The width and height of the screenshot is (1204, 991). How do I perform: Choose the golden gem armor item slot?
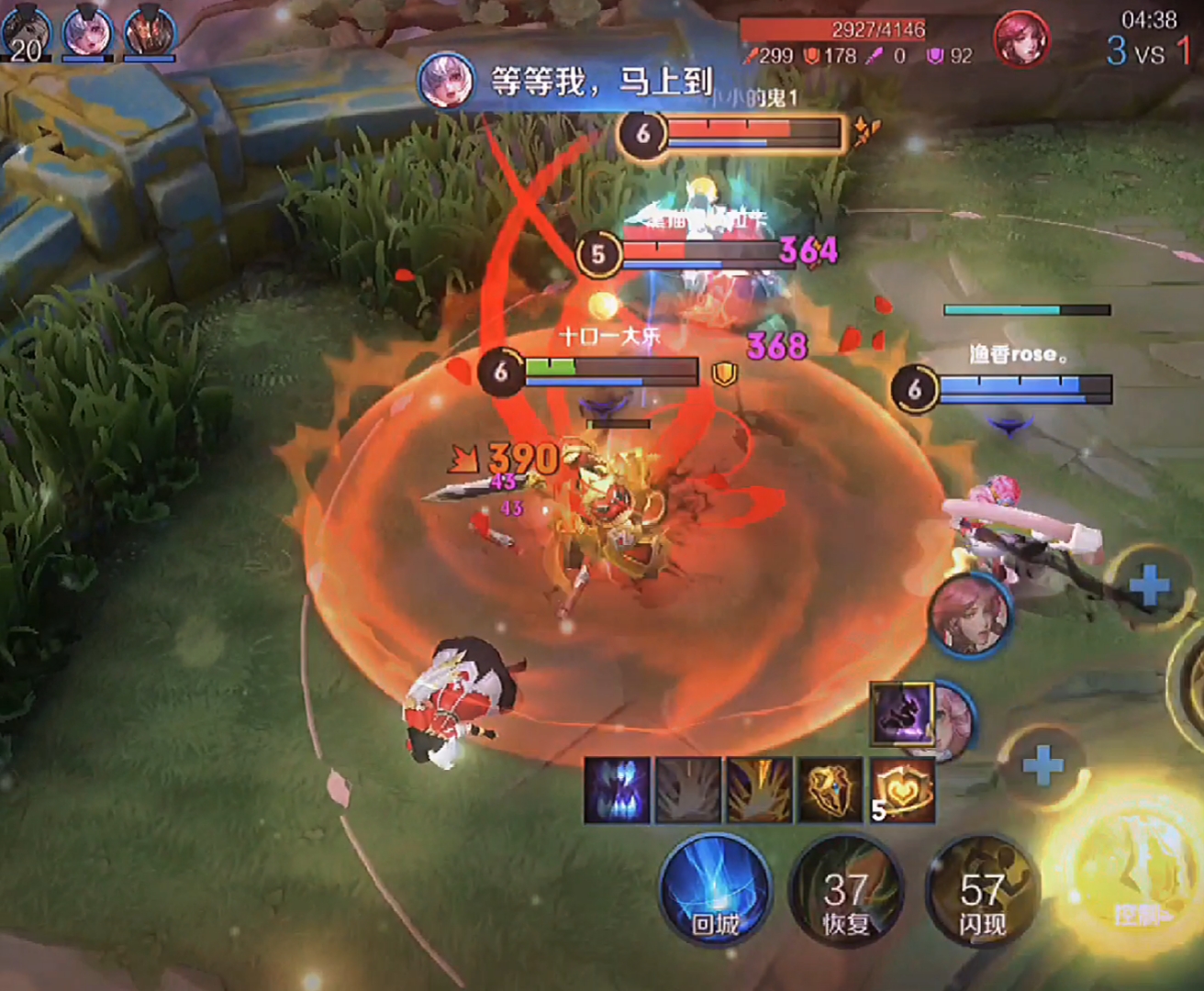coord(831,789)
